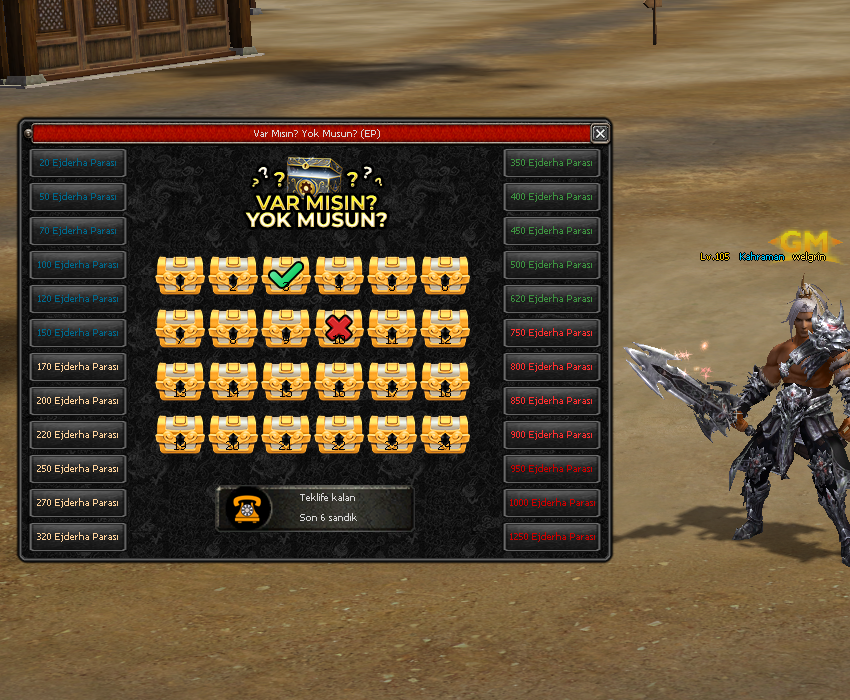
Task: Close the Var Mısın? Yok Musun? window
Action: click(x=599, y=133)
